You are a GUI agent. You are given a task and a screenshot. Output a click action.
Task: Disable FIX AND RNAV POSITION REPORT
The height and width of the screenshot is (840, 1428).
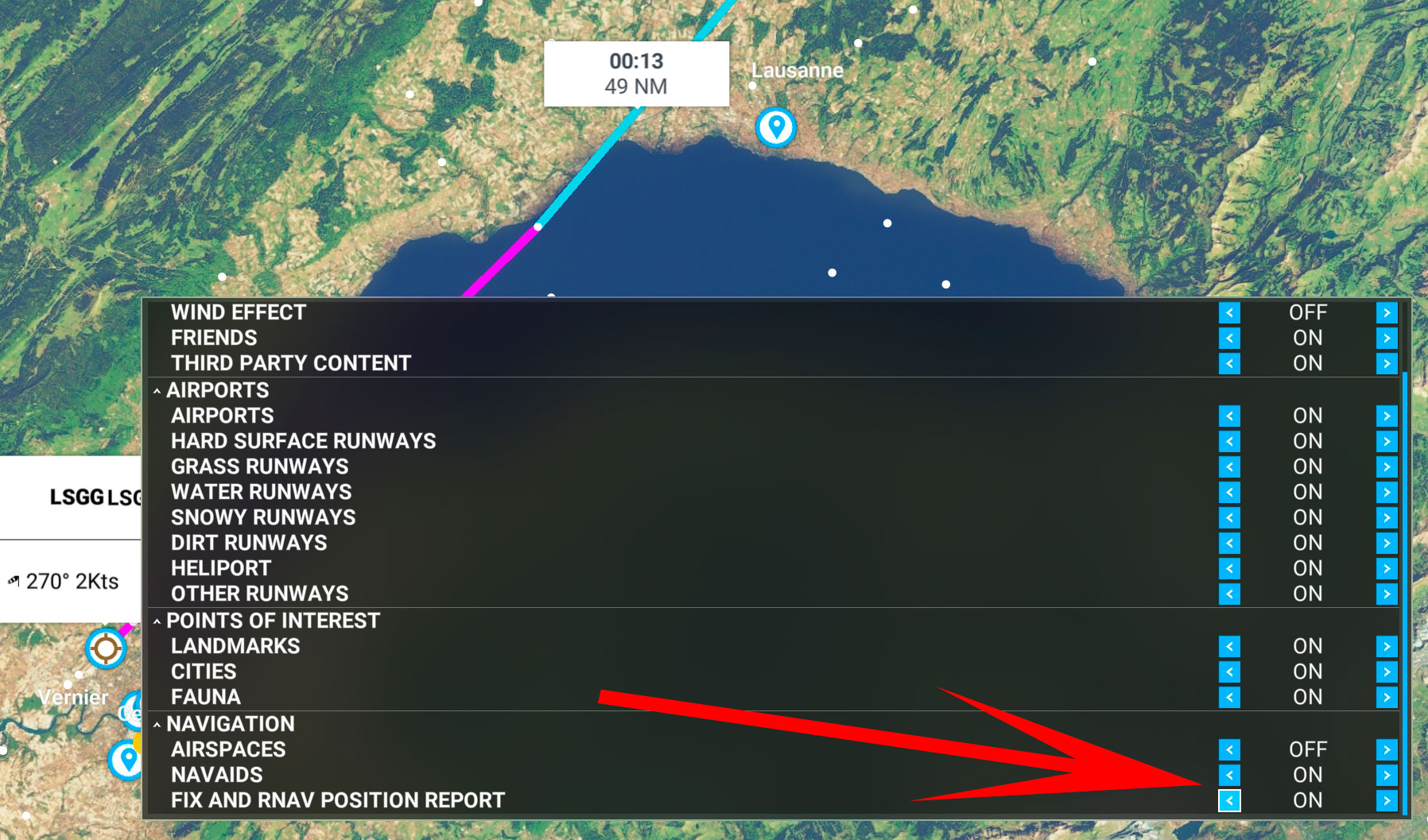(x=1230, y=800)
